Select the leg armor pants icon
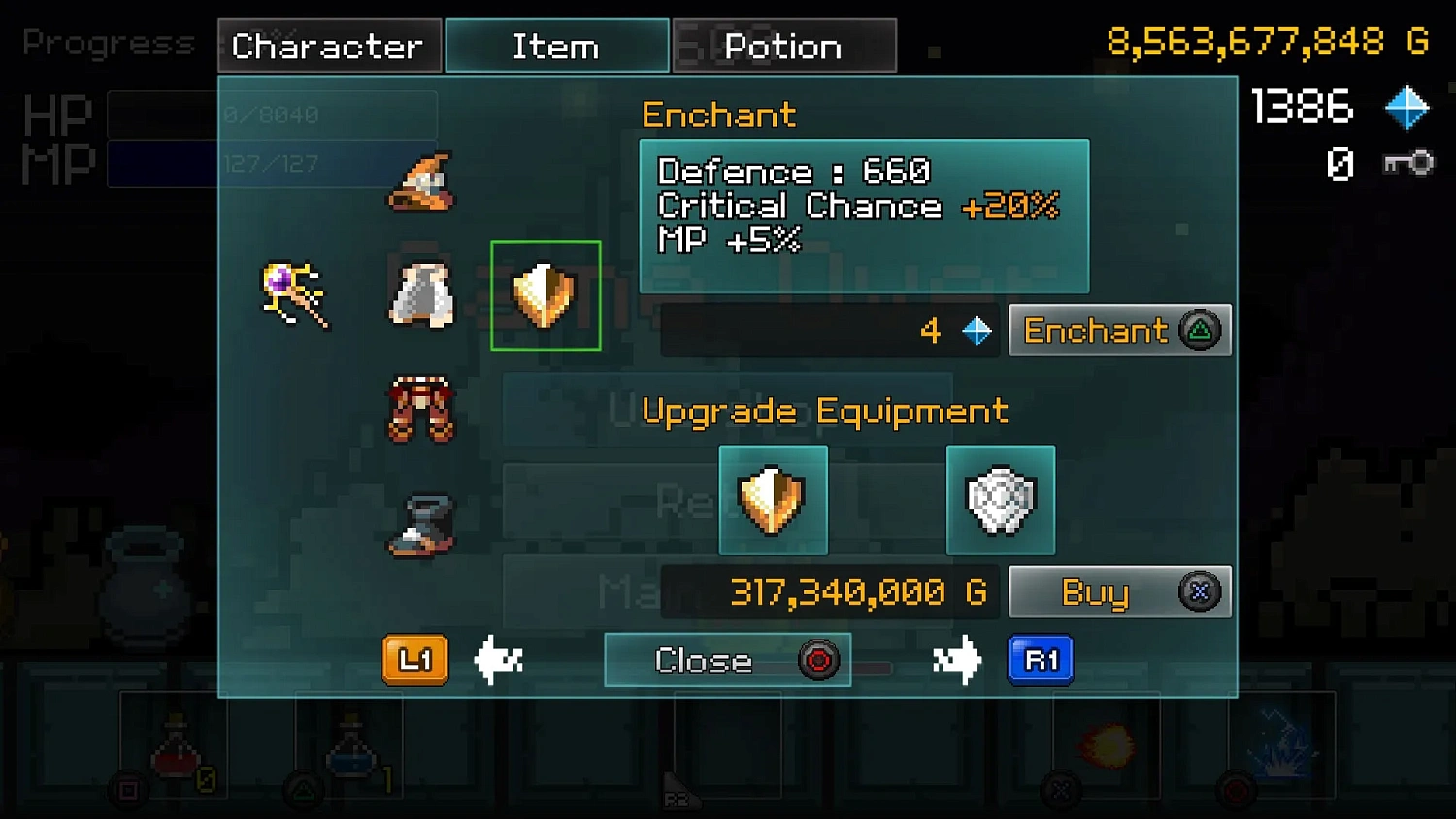 click(419, 409)
